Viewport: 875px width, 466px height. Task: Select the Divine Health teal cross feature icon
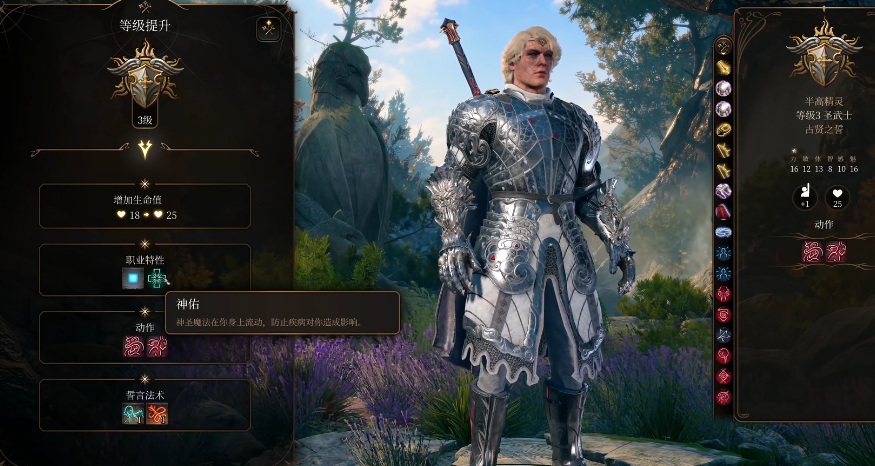(157, 279)
